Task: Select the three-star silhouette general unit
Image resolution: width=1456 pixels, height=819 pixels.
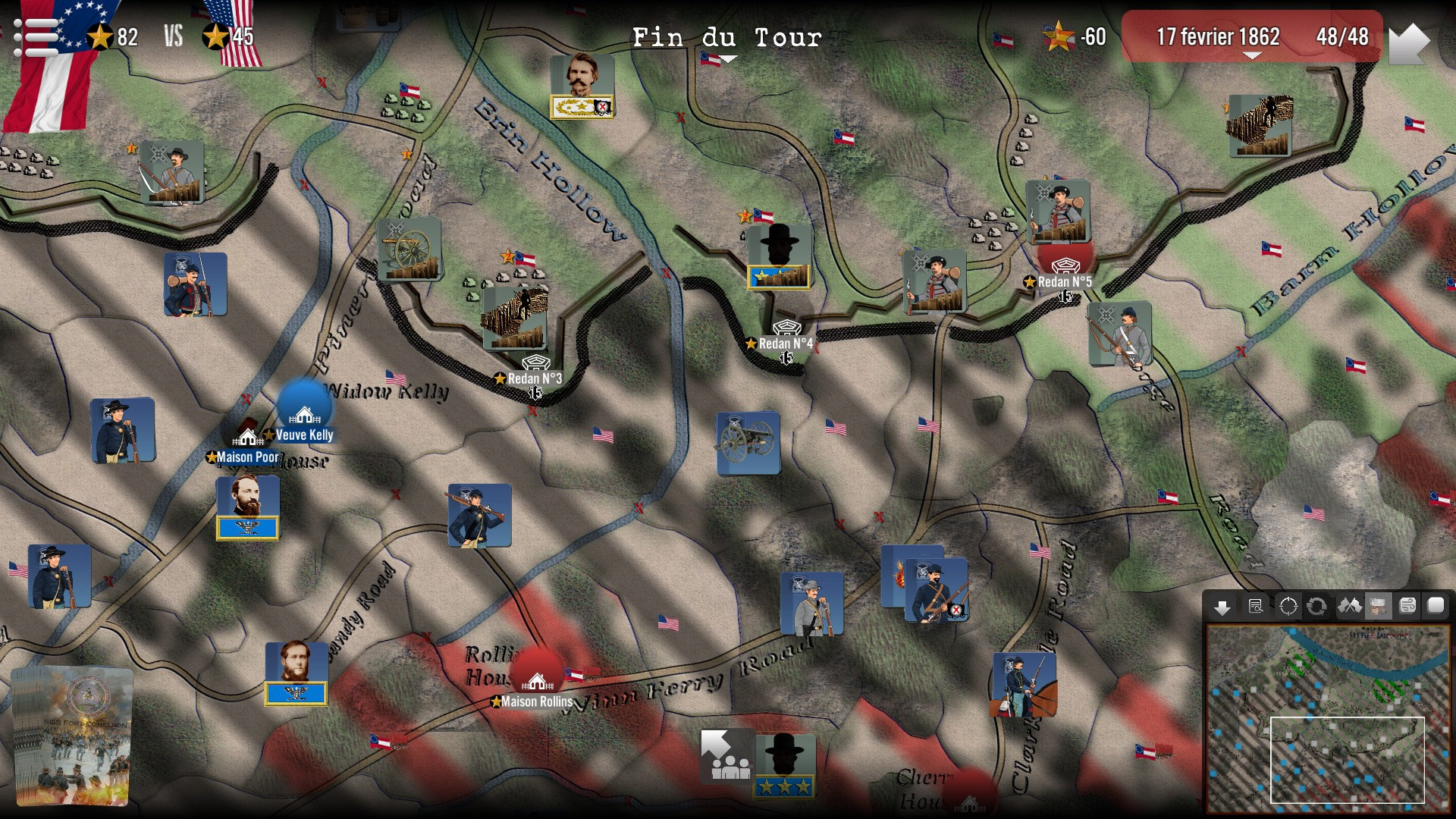Action: [x=784, y=764]
